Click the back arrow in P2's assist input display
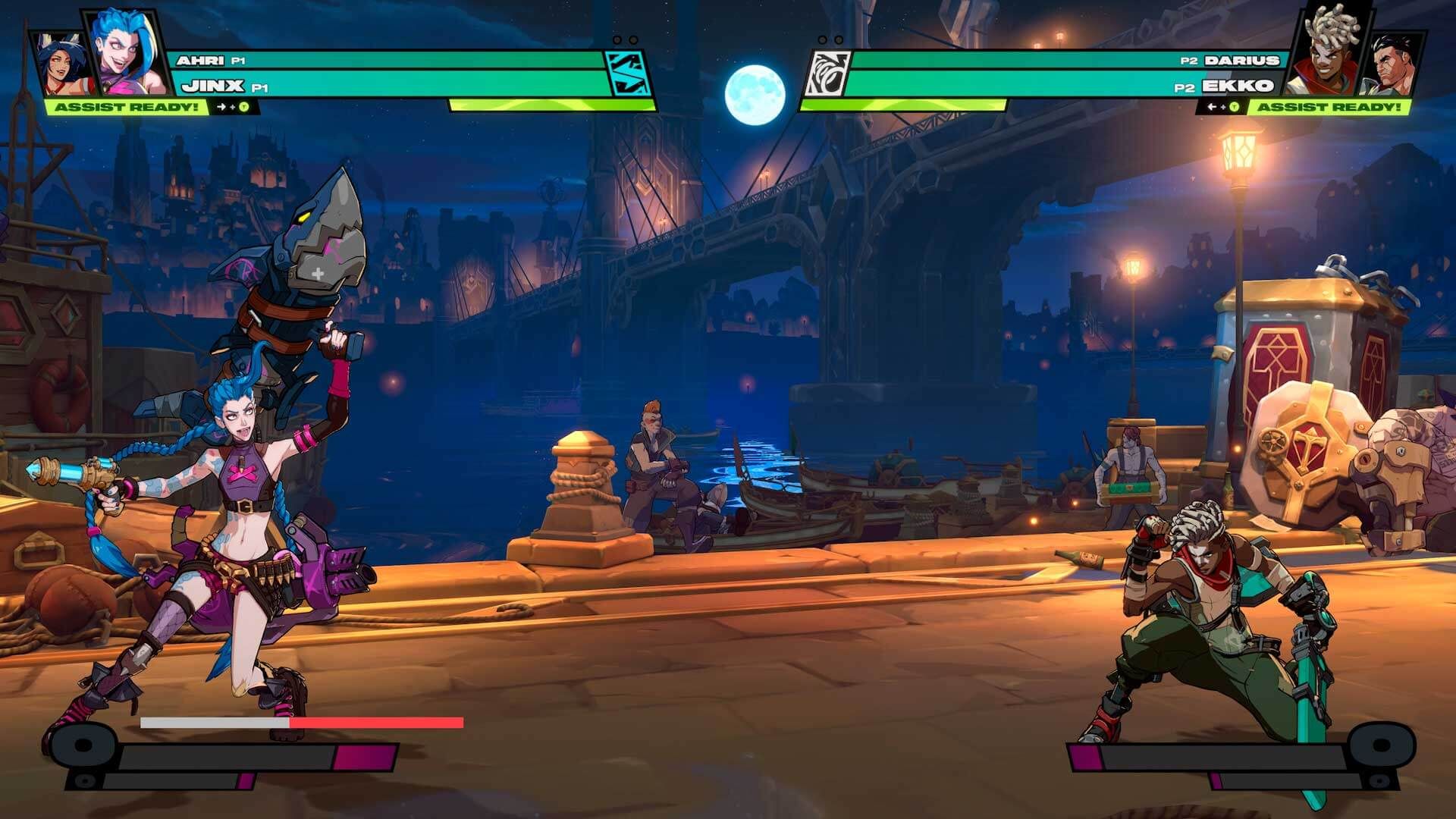1456x819 pixels. click(x=1211, y=106)
